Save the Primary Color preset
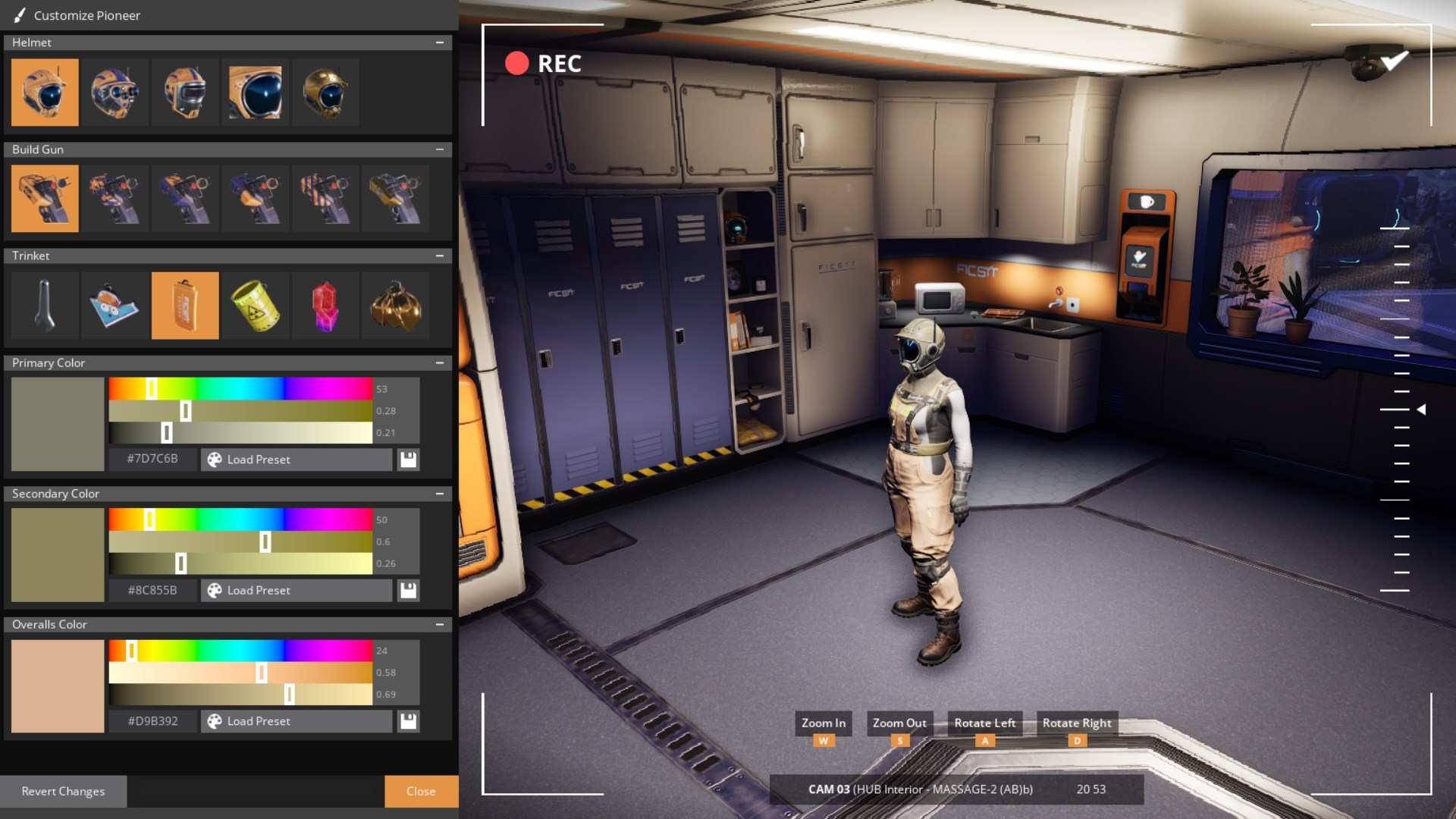Image resolution: width=1456 pixels, height=819 pixels. point(408,460)
